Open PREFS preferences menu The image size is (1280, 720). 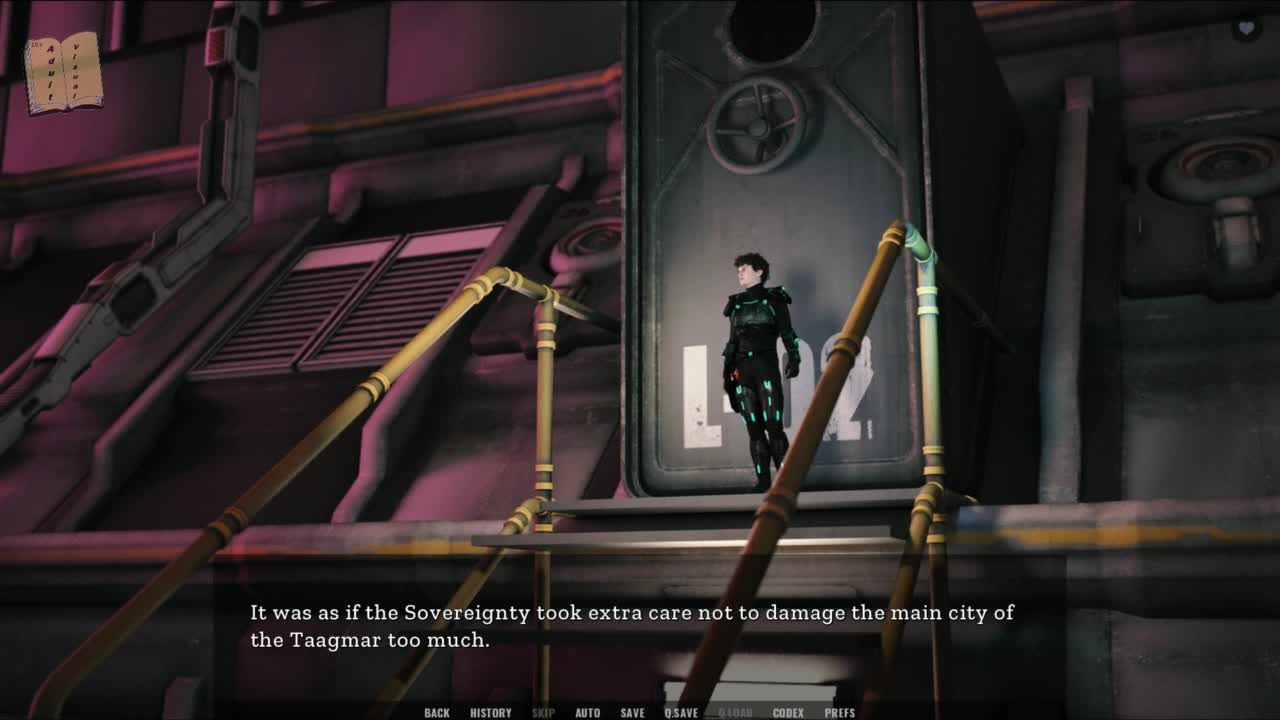point(840,713)
